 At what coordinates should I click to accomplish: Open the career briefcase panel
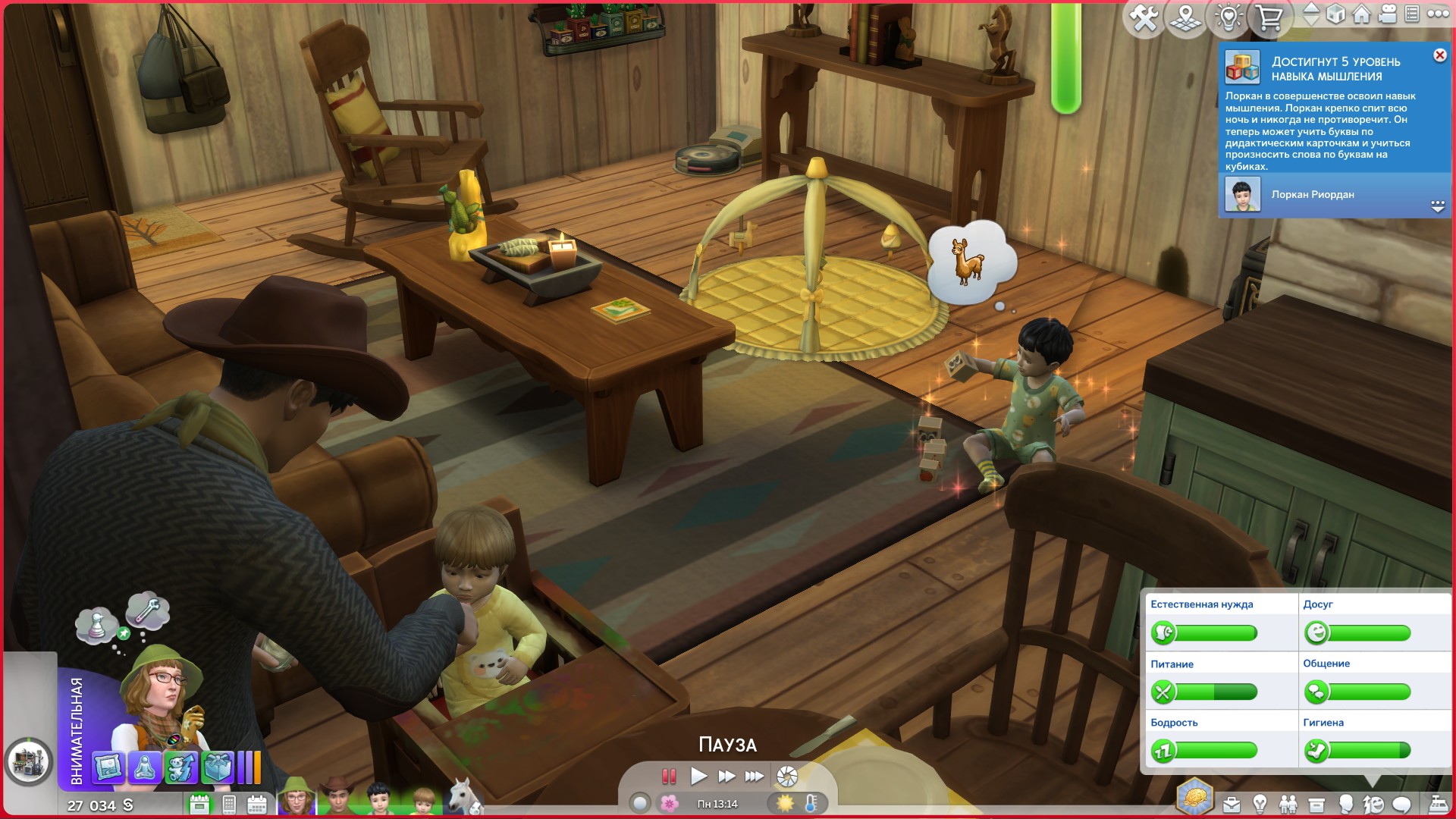point(1231,805)
